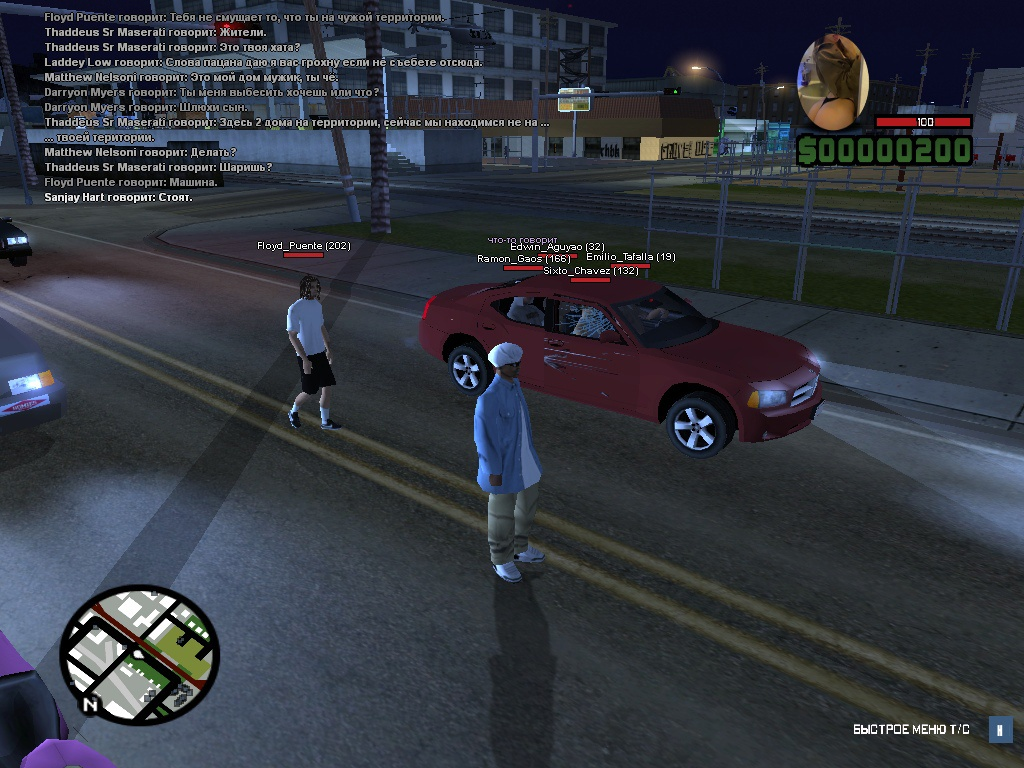Click the circular radar minimap
Viewport: 1024px width, 768px height.
(x=139, y=655)
